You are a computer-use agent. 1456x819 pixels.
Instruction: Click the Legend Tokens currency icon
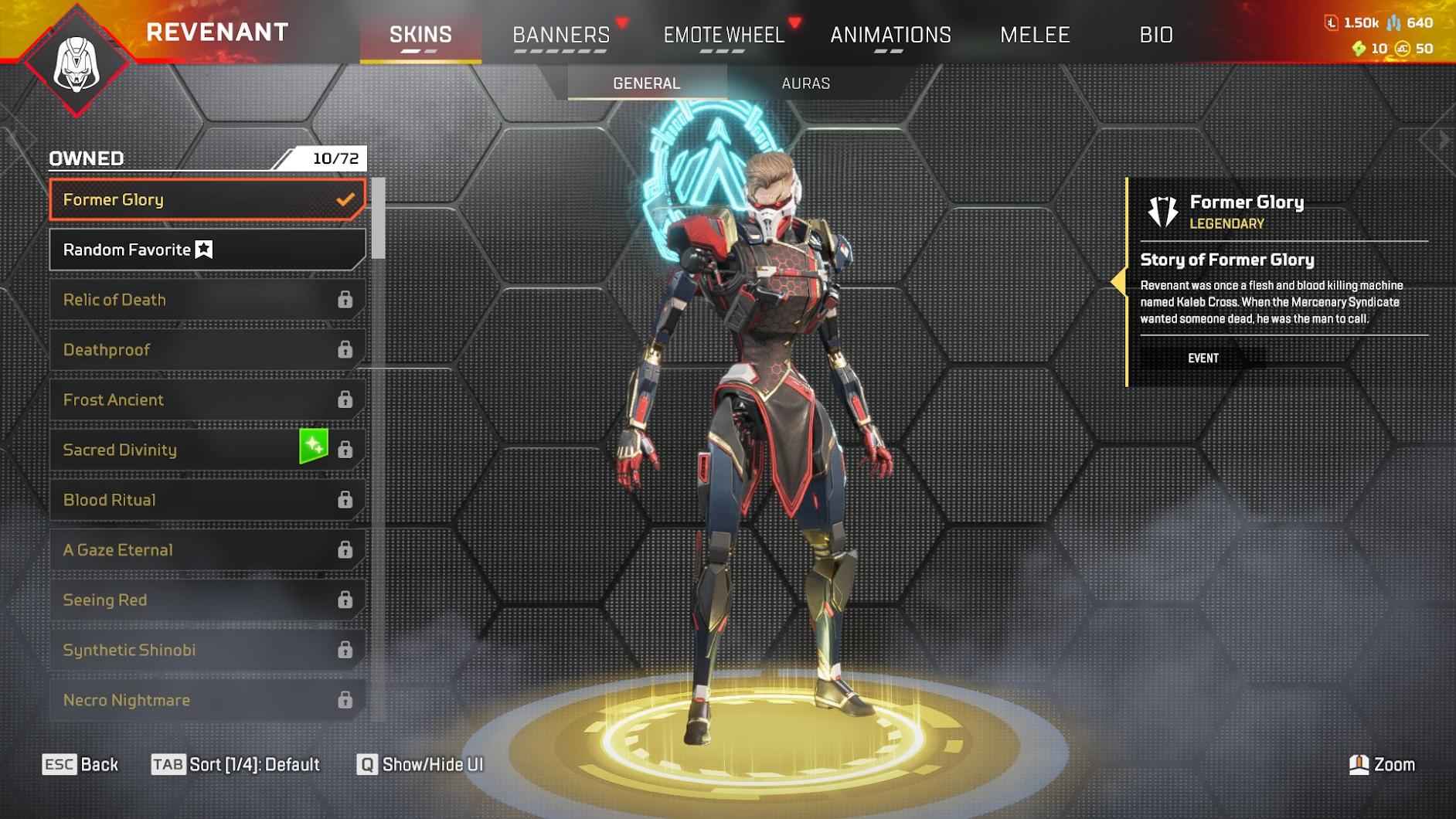click(x=1332, y=23)
